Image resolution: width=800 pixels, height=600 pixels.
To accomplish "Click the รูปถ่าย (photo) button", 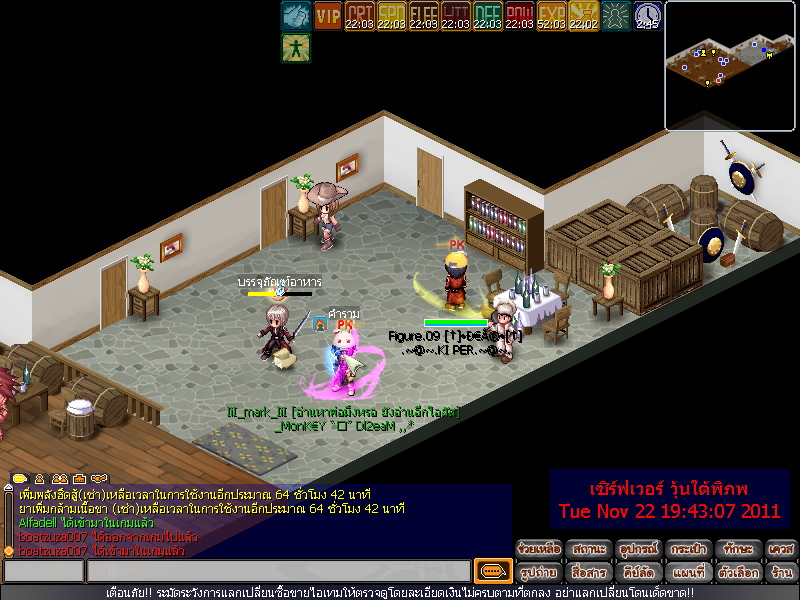I will [x=539, y=572].
